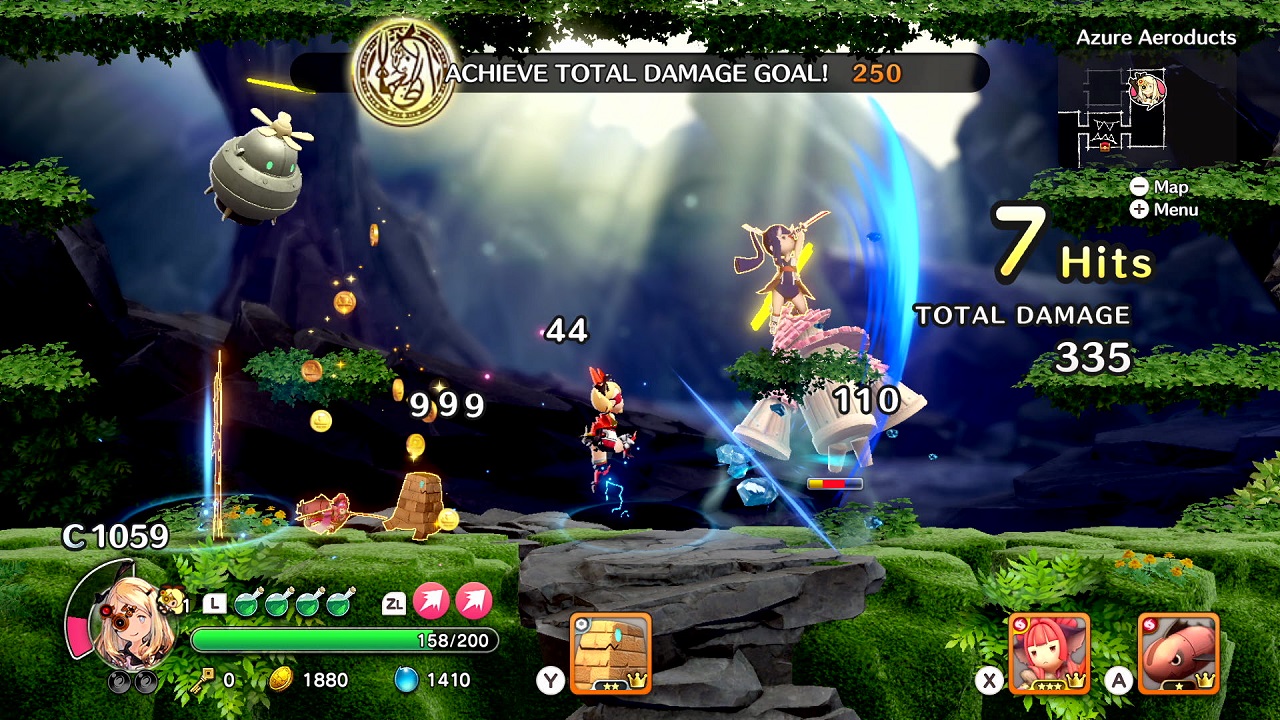Select the blue orb icon showing 1410
This screenshot has width=1280, height=720.
(x=406, y=678)
